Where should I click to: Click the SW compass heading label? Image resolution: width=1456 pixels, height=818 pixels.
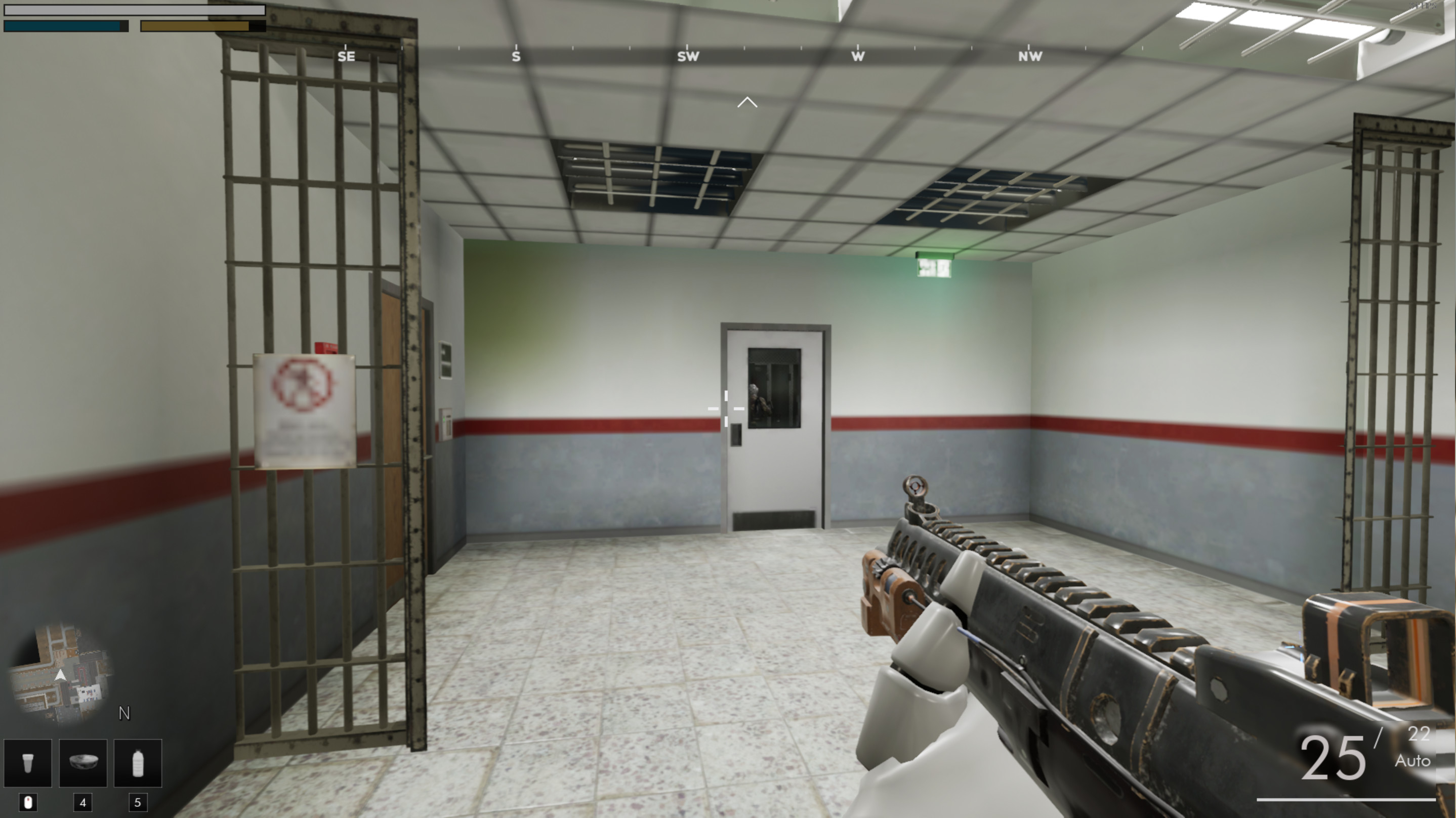click(688, 56)
